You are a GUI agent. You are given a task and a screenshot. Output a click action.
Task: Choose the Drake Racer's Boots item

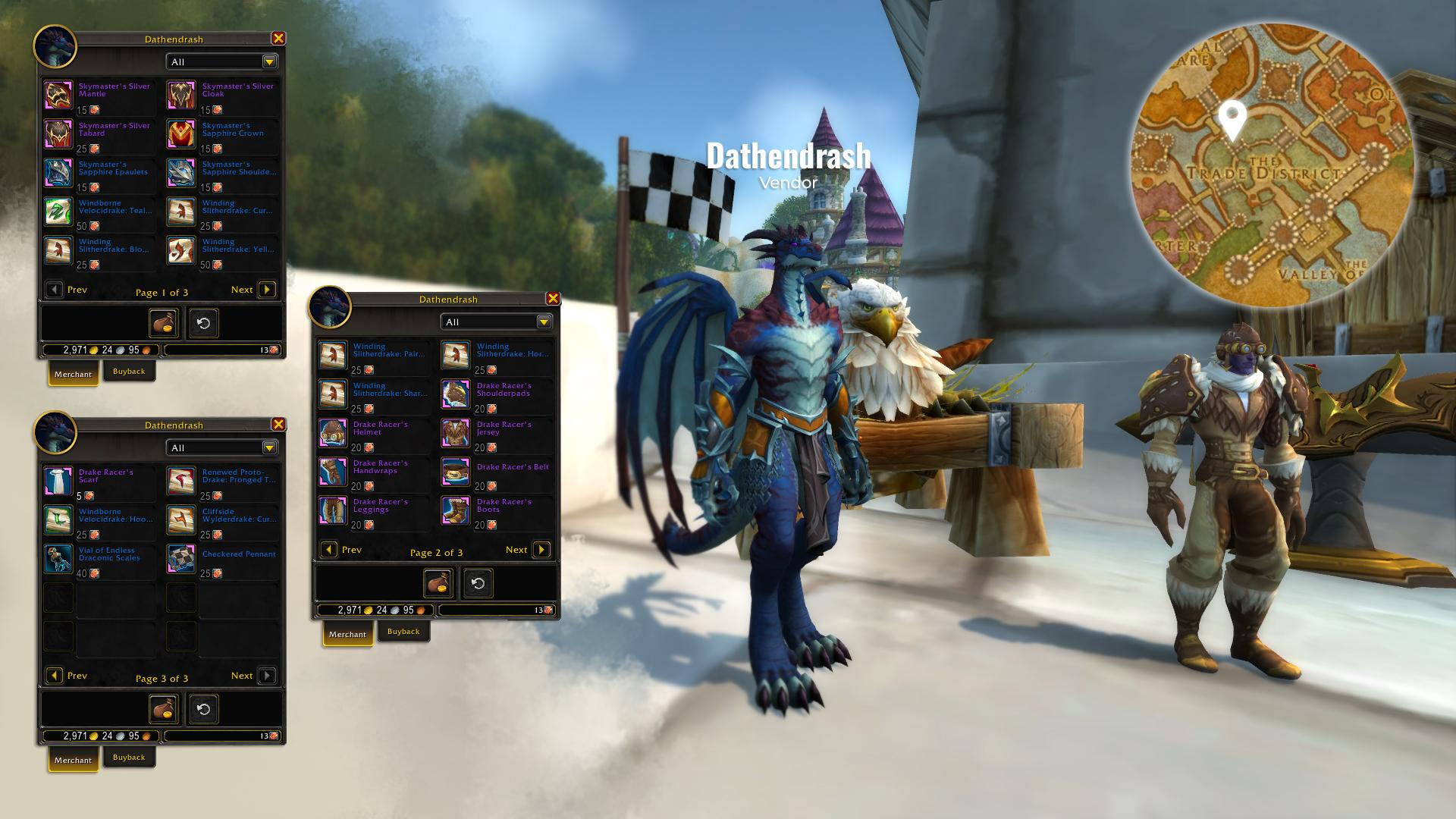coord(456,510)
